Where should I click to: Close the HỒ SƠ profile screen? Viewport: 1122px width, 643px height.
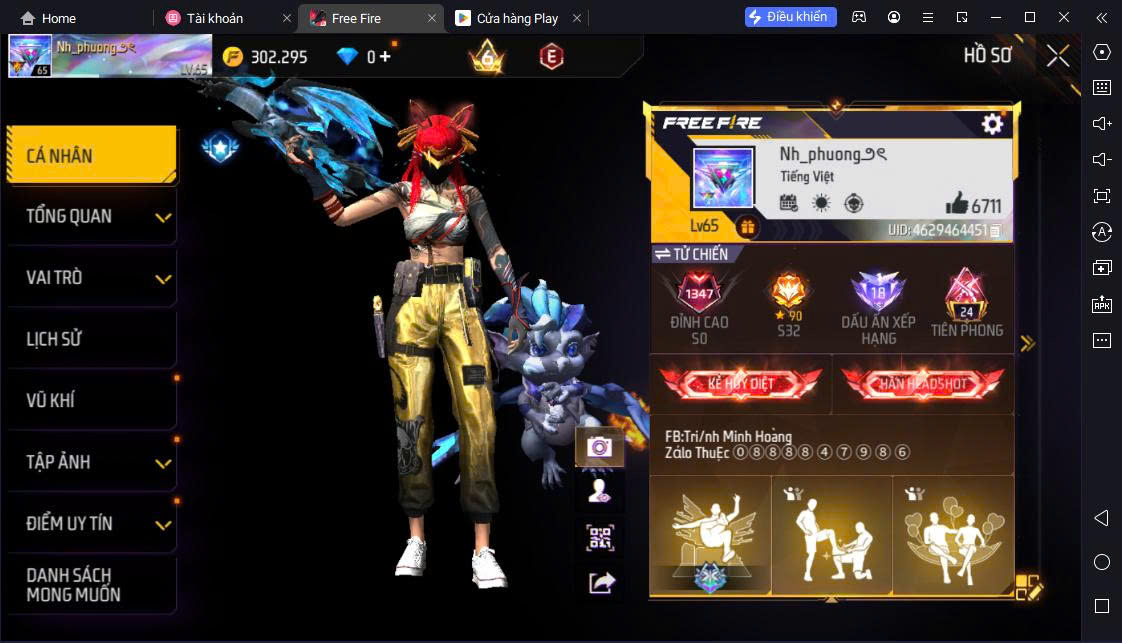pyautogui.click(x=1058, y=56)
